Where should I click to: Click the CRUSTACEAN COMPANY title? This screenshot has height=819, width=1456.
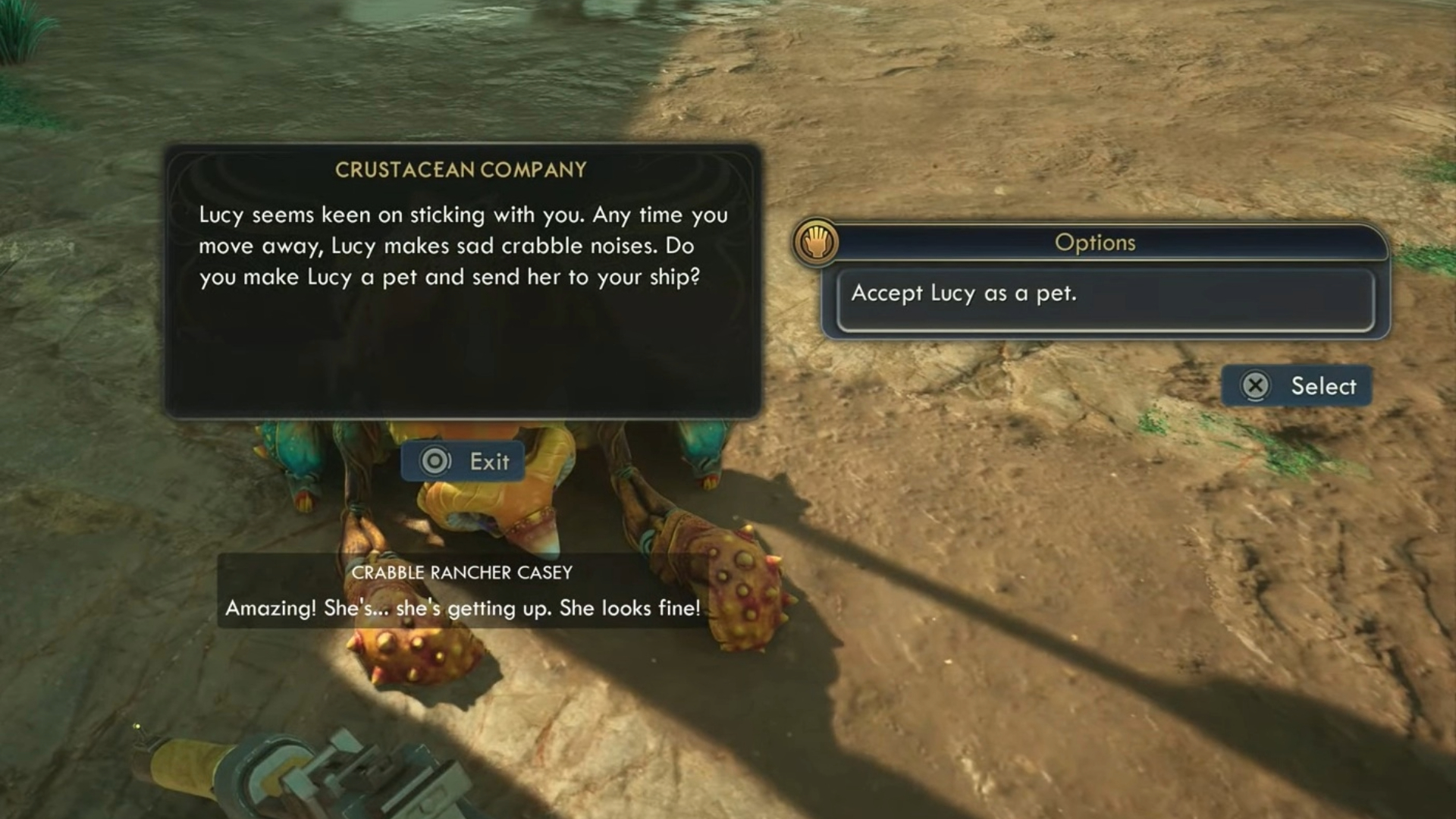click(461, 170)
